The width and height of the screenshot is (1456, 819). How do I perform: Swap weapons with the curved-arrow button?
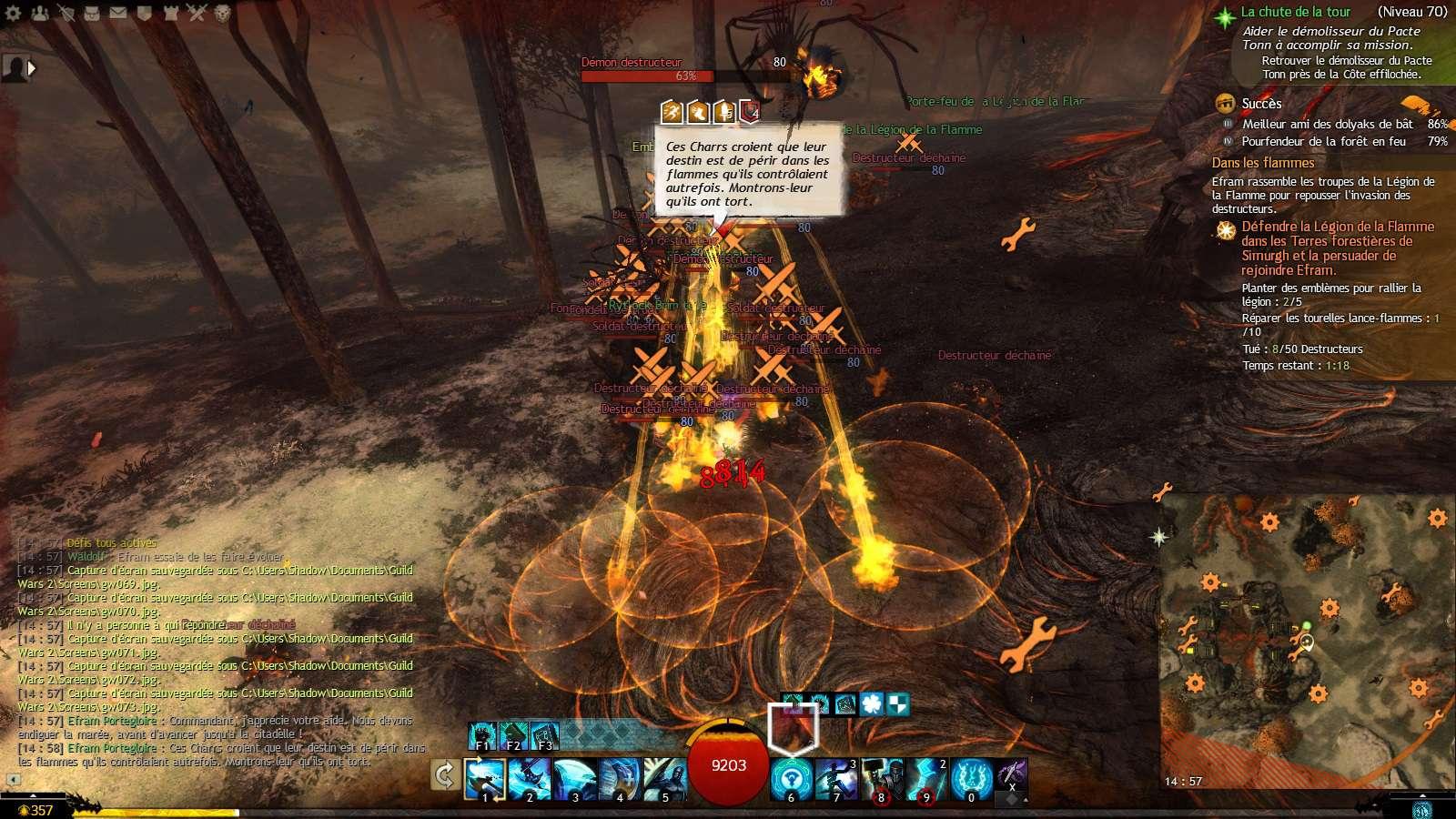click(x=445, y=775)
